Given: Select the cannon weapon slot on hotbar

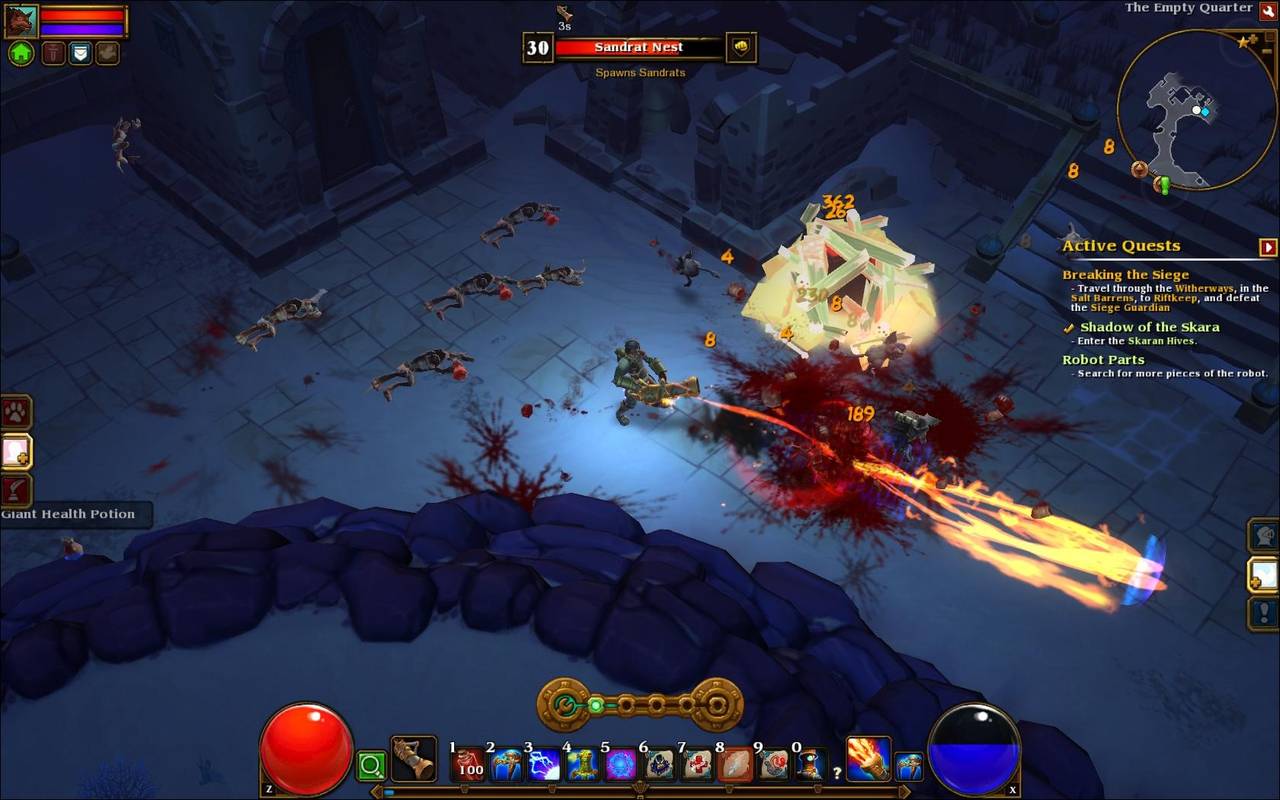Looking at the screenshot, I should click(x=413, y=760).
